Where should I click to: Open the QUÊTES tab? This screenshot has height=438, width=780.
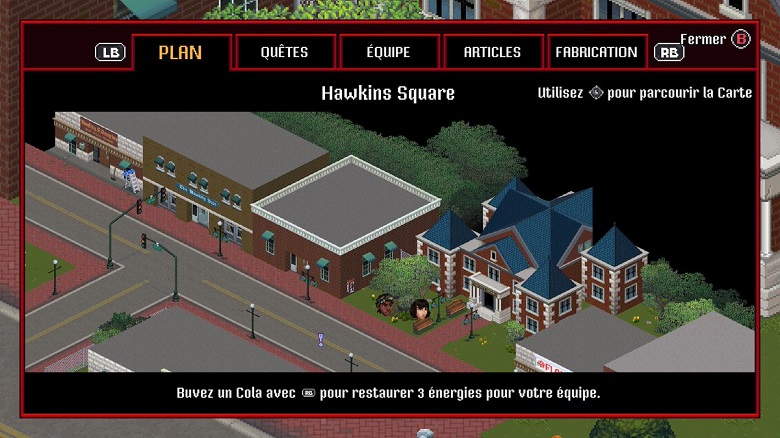pos(284,52)
